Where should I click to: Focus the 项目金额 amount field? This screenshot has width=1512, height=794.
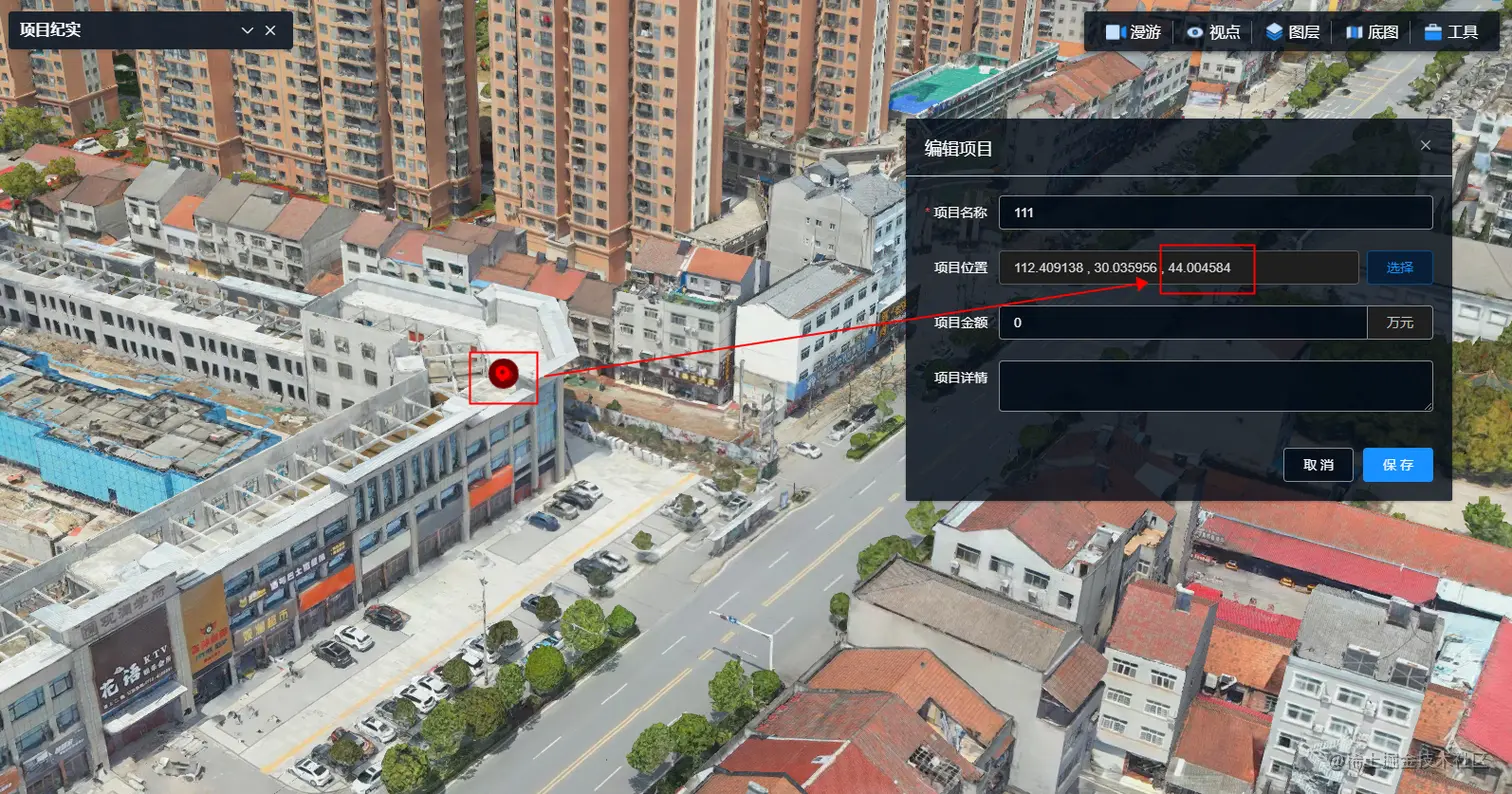point(1182,322)
